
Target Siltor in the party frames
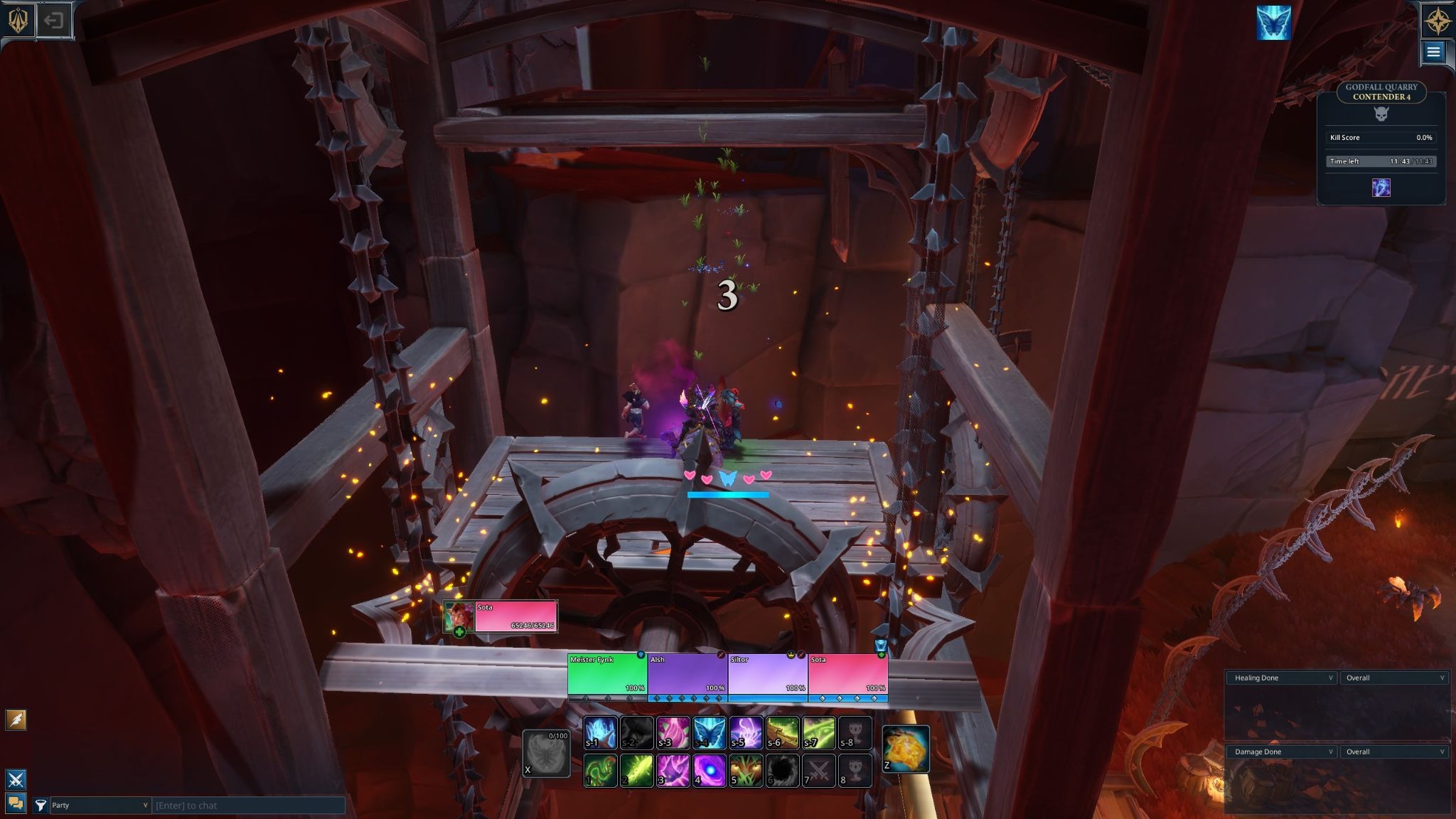click(768, 674)
